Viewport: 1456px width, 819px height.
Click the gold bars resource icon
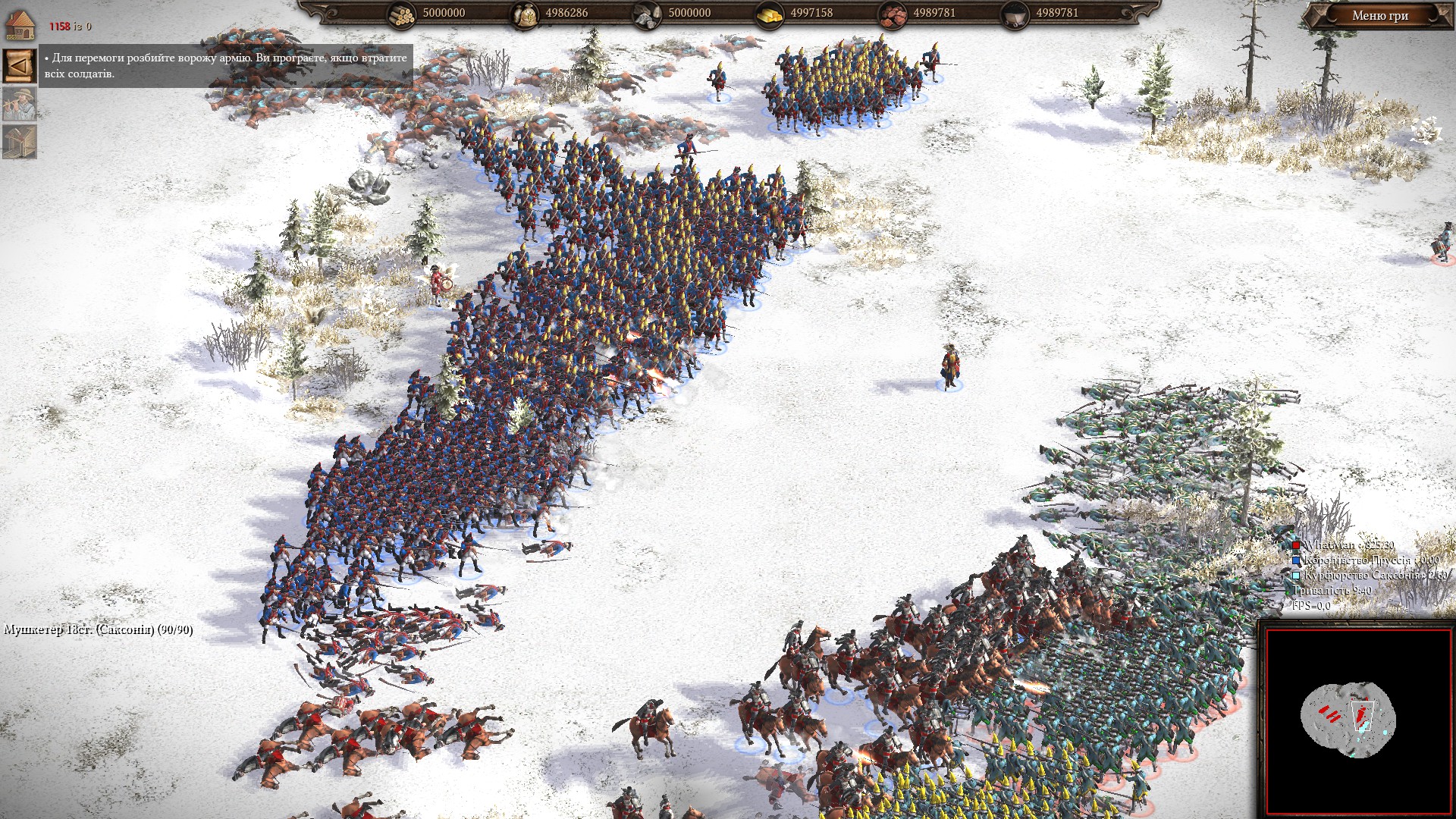[769, 14]
